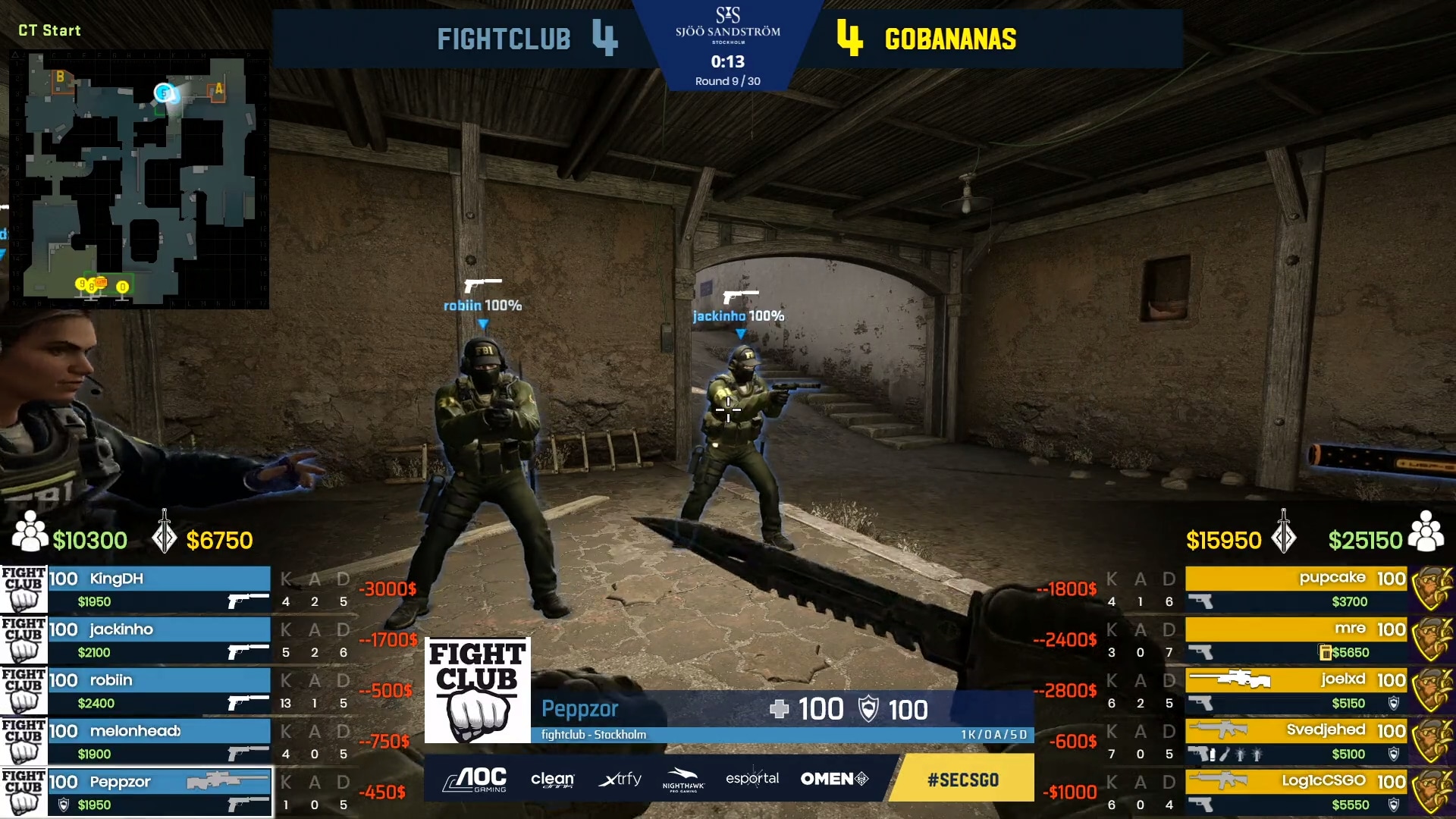Switch to the FIGHTCLUB team header
This screenshot has height=819, width=1456.
504,39
